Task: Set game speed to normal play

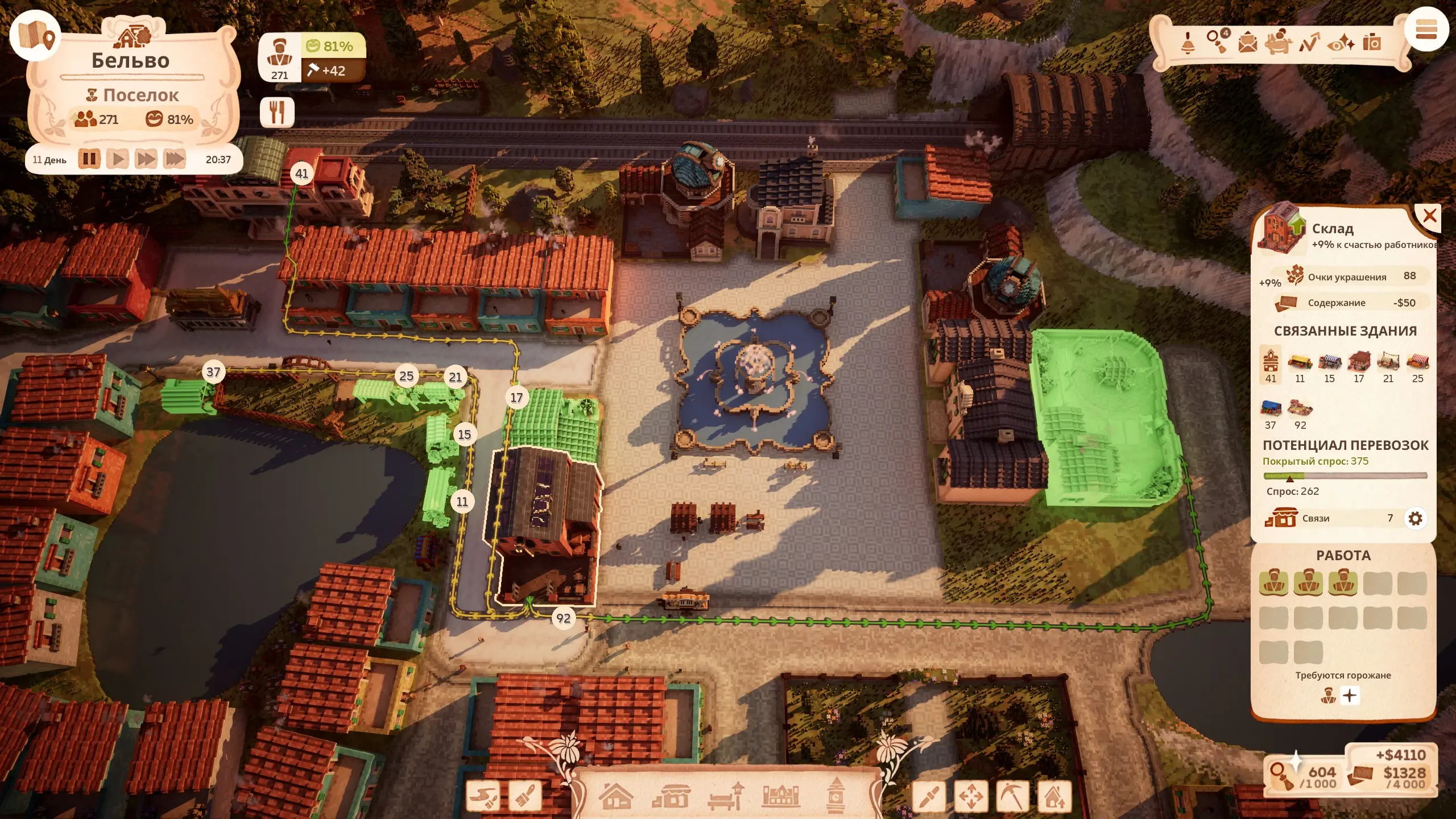Action: click(118, 159)
